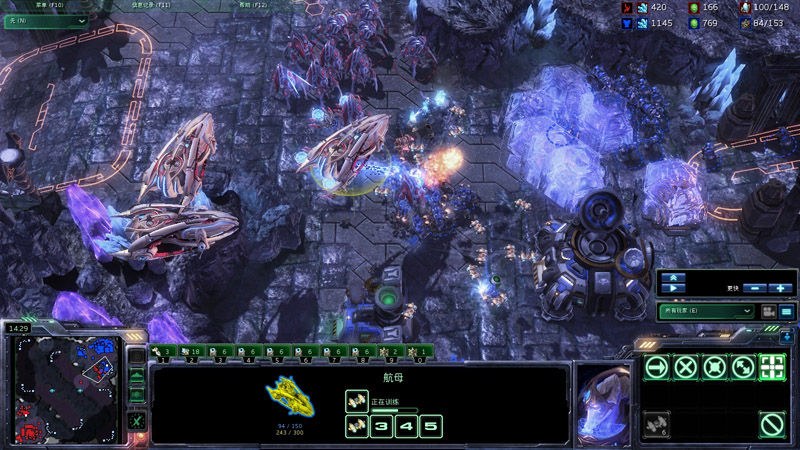The width and height of the screenshot is (800, 450).
Task: Open the top-left statistics dropdown
Action: pos(45,21)
